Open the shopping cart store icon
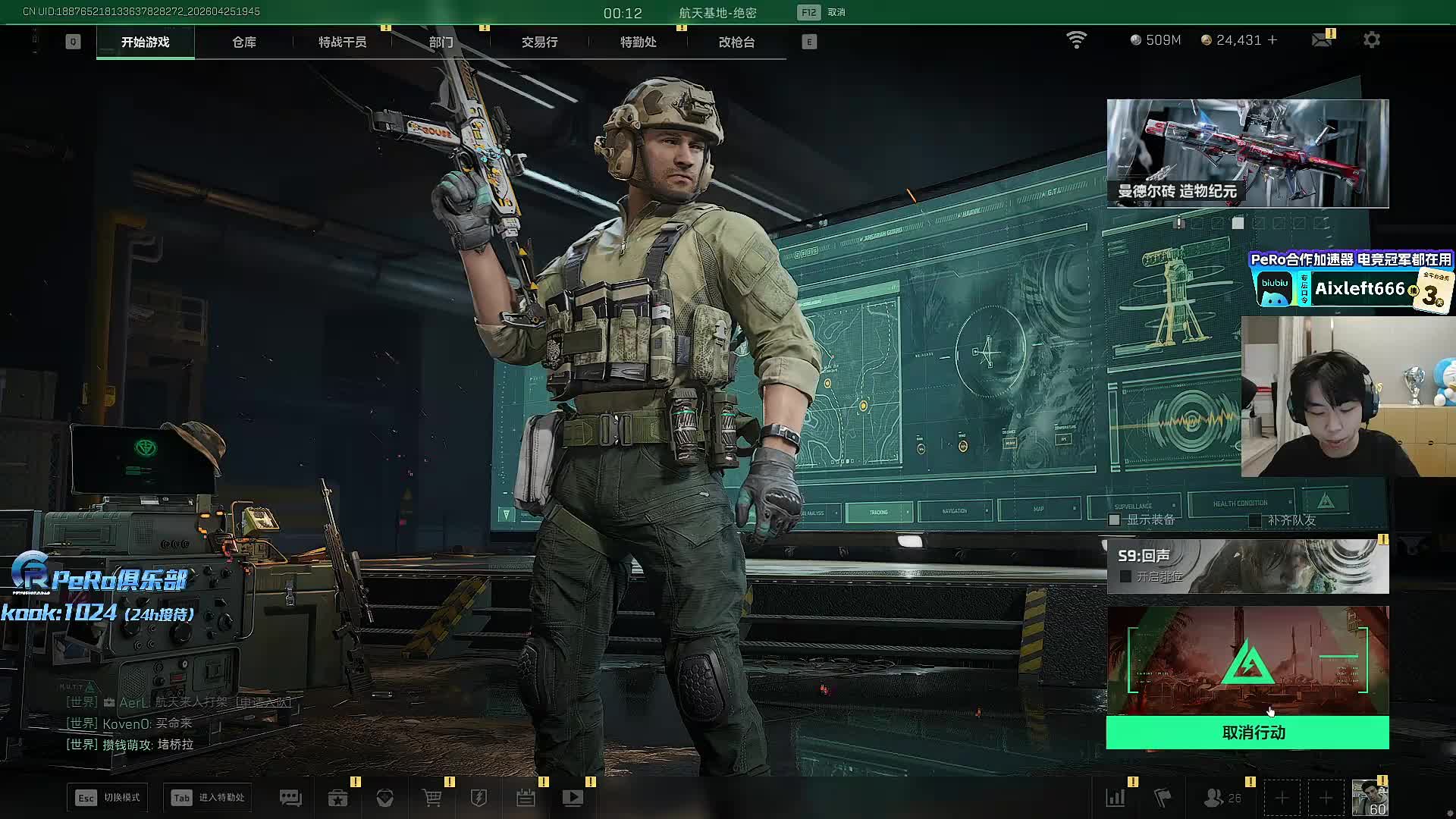Image resolution: width=1456 pixels, height=819 pixels. coord(431,798)
